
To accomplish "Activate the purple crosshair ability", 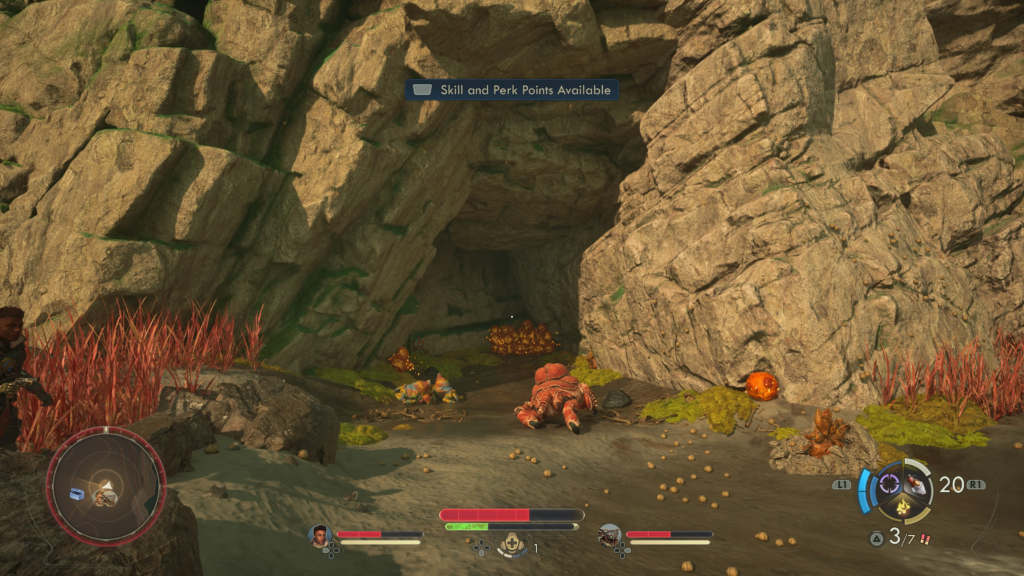I will pyautogui.click(x=888, y=484).
